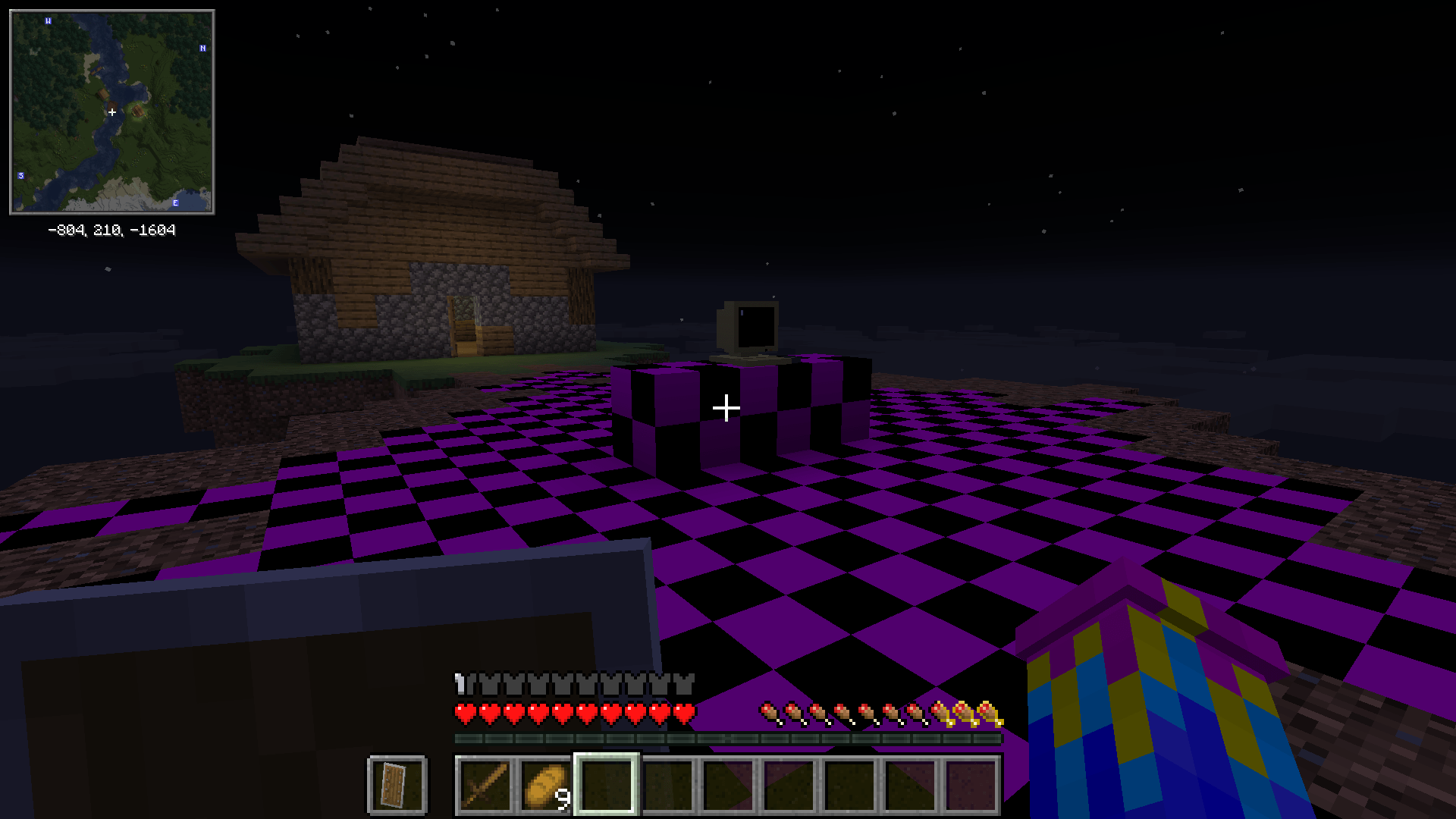Click the N compass label on the minimap
The image size is (1456, 819).
click(202, 49)
